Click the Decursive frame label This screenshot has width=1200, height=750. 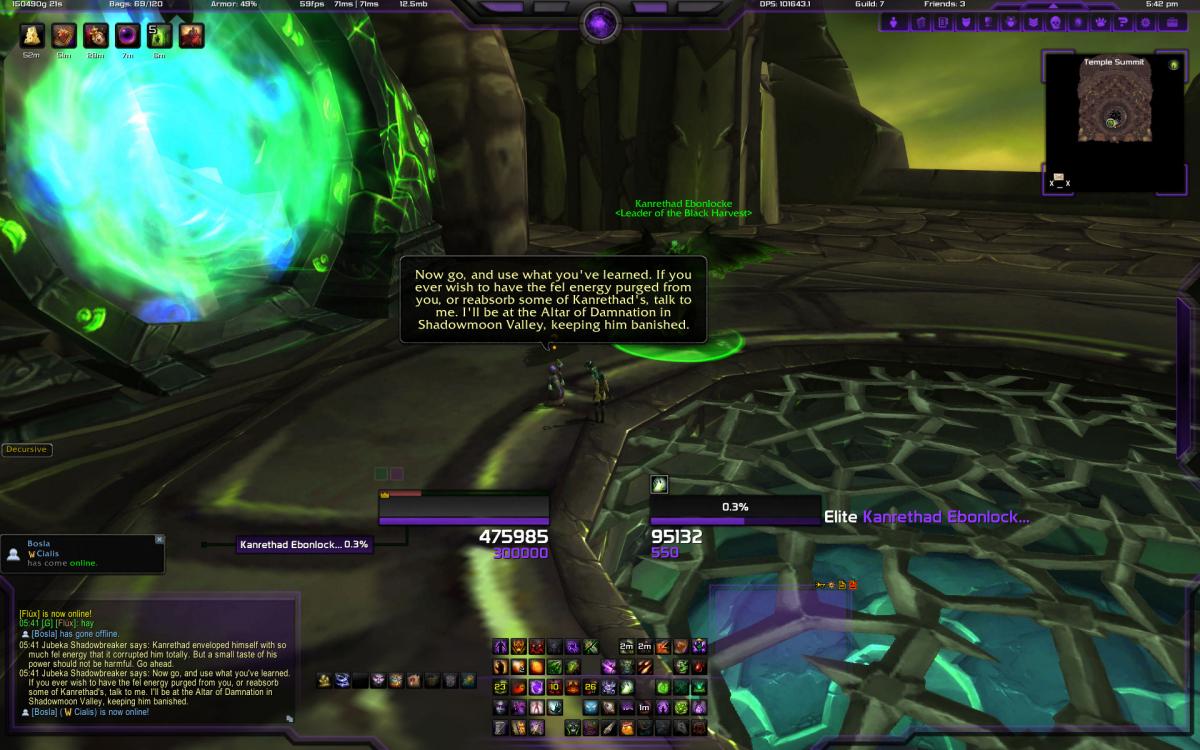tap(26, 450)
